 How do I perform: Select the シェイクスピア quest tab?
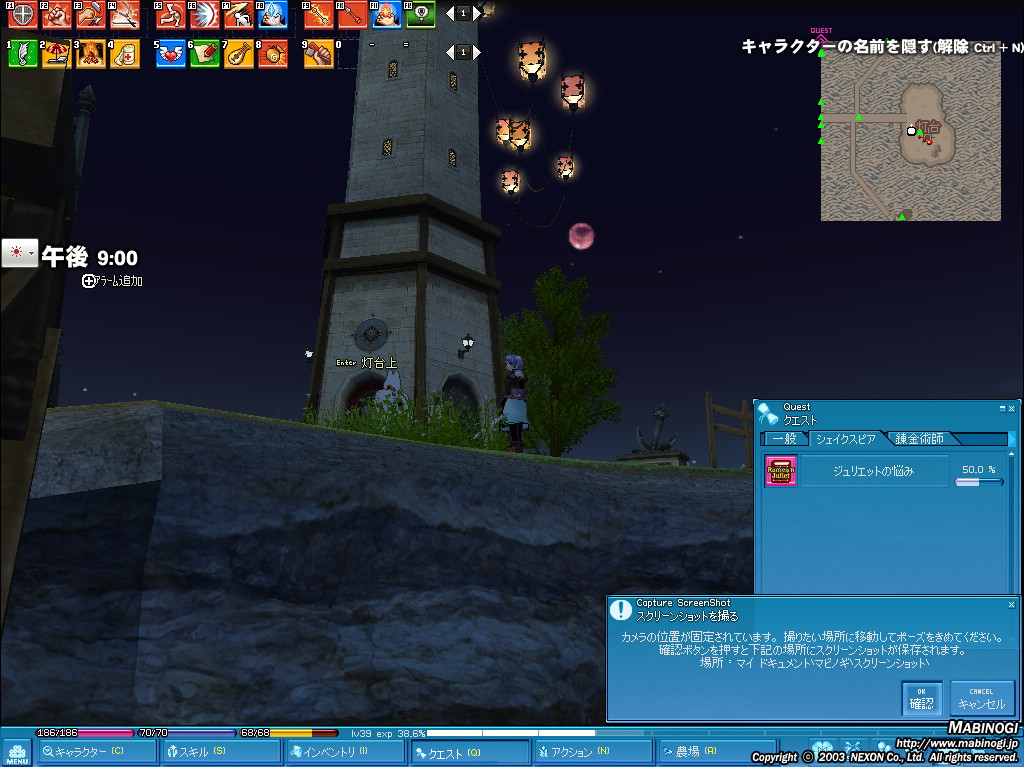[x=845, y=439]
